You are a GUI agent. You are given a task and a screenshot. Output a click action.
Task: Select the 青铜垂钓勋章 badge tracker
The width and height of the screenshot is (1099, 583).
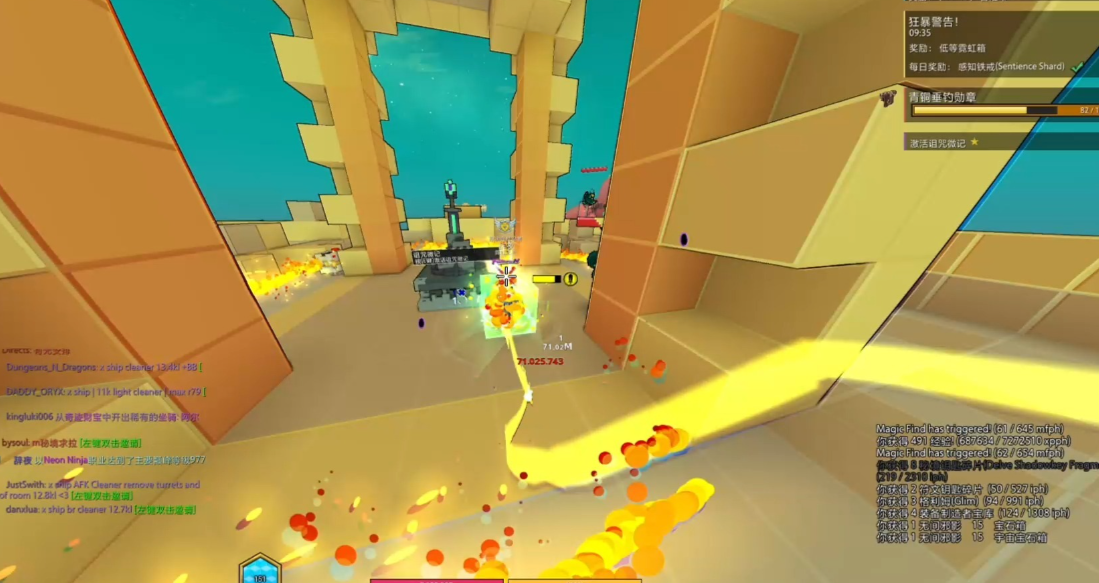pos(942,97)
